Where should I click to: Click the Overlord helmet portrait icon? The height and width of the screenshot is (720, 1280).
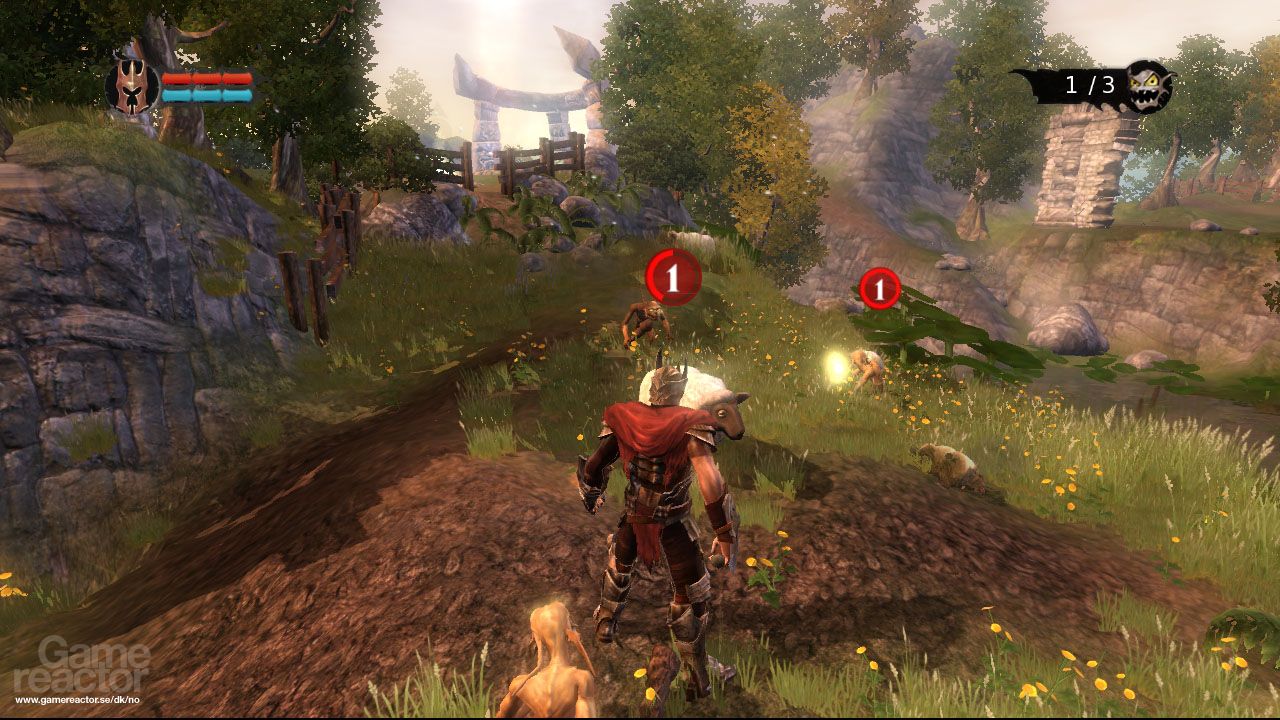click(133, 86)
